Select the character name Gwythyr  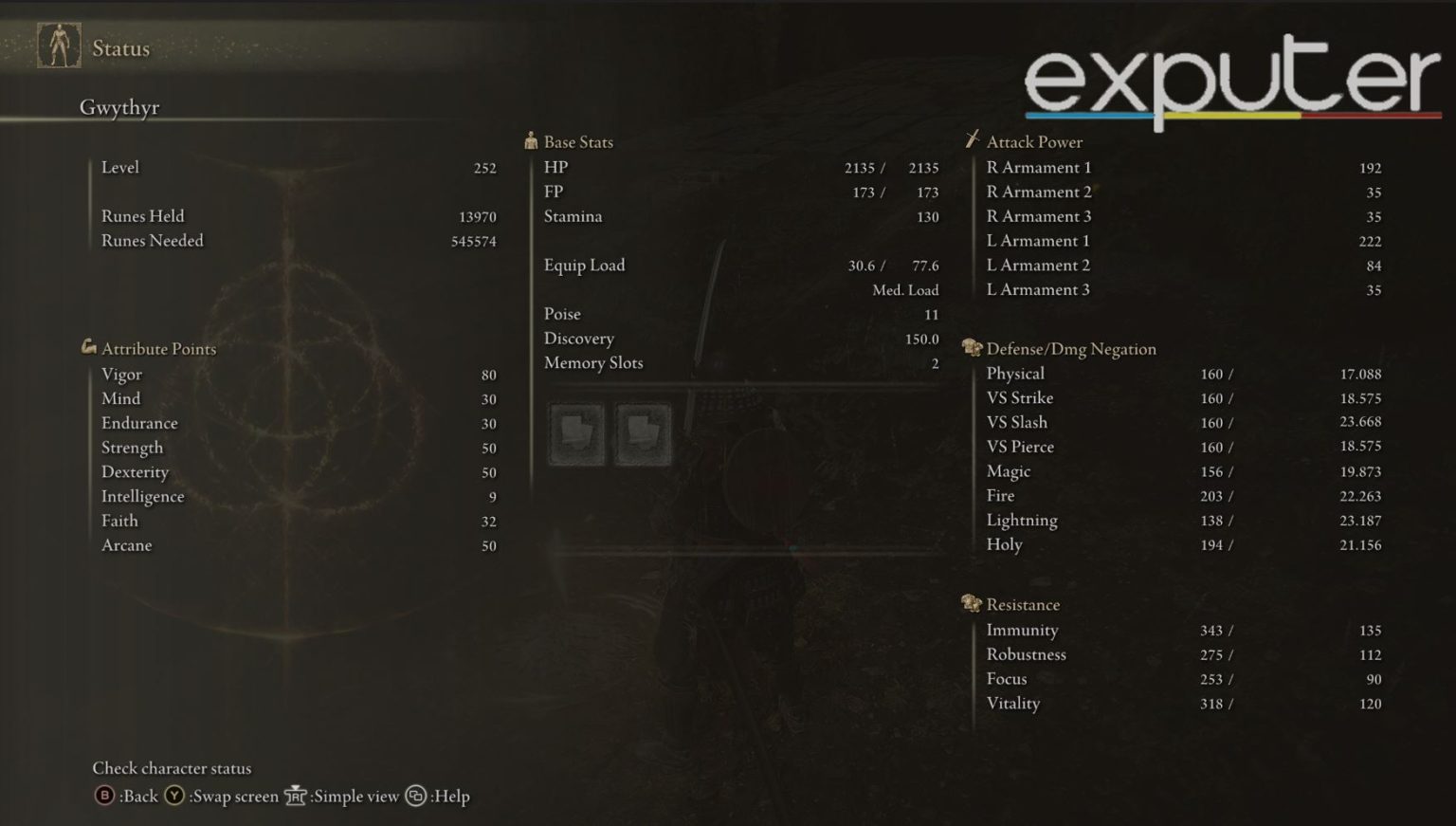click(121, 107)
